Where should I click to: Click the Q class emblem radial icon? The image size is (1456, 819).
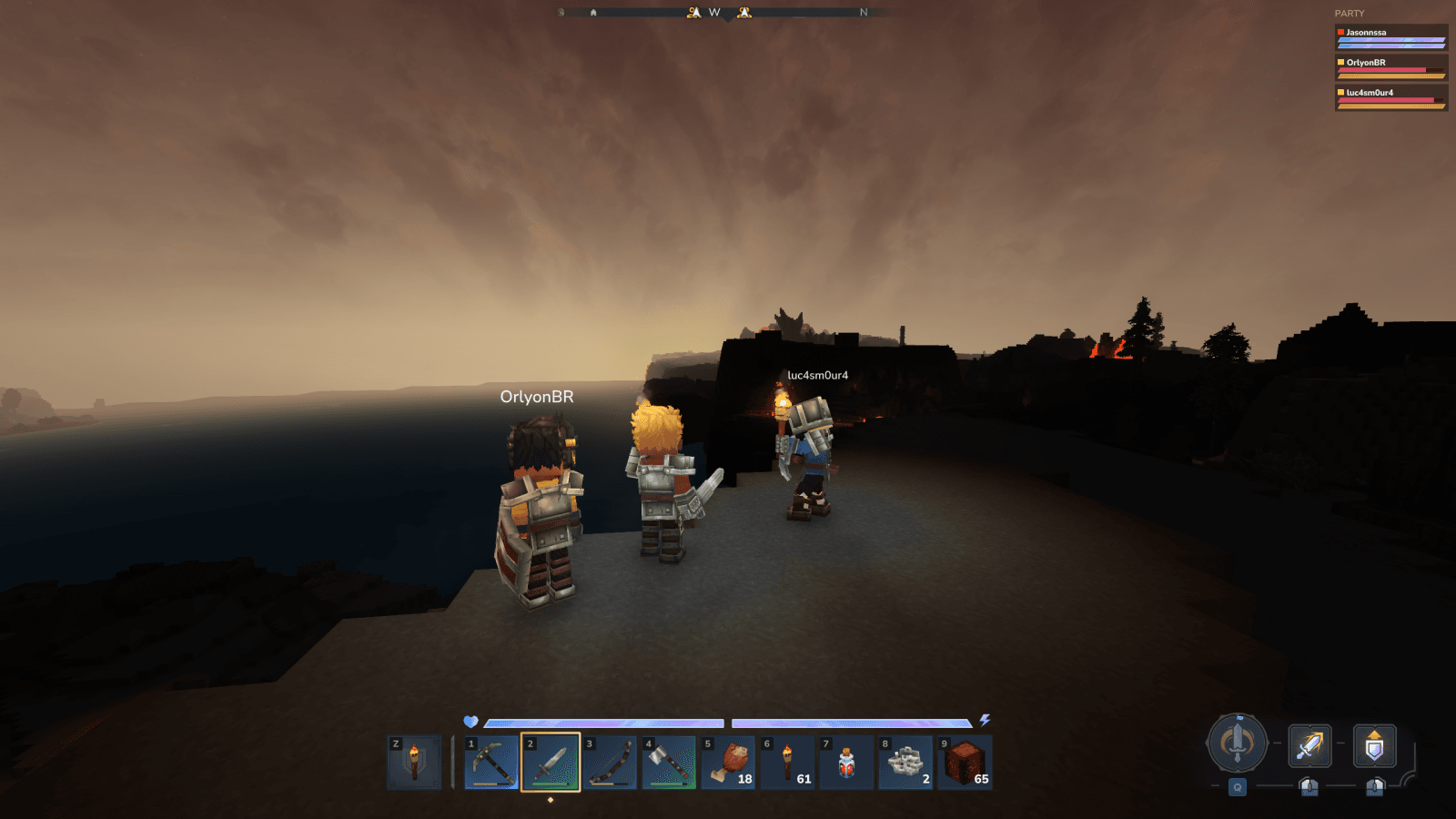pos(1238,744)
